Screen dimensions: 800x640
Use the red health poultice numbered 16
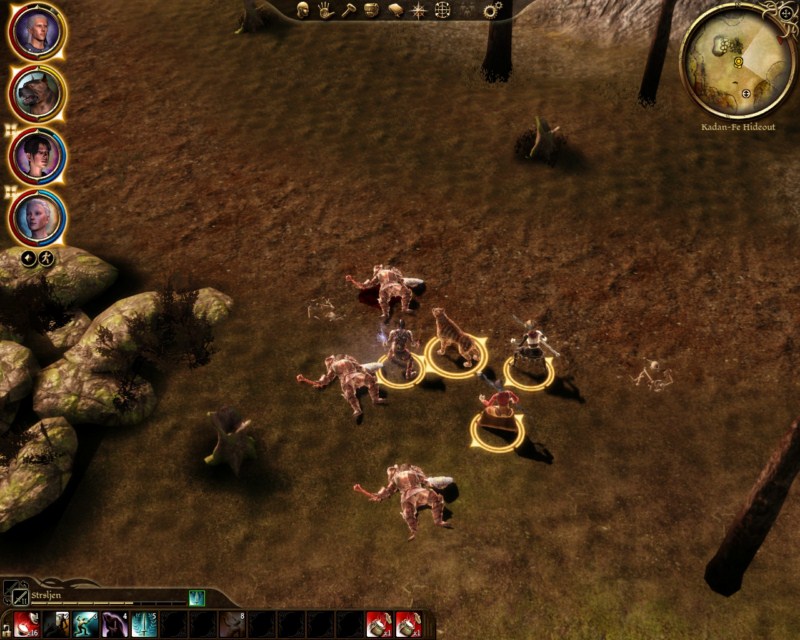pyautogui.click(x=26, y=625)
